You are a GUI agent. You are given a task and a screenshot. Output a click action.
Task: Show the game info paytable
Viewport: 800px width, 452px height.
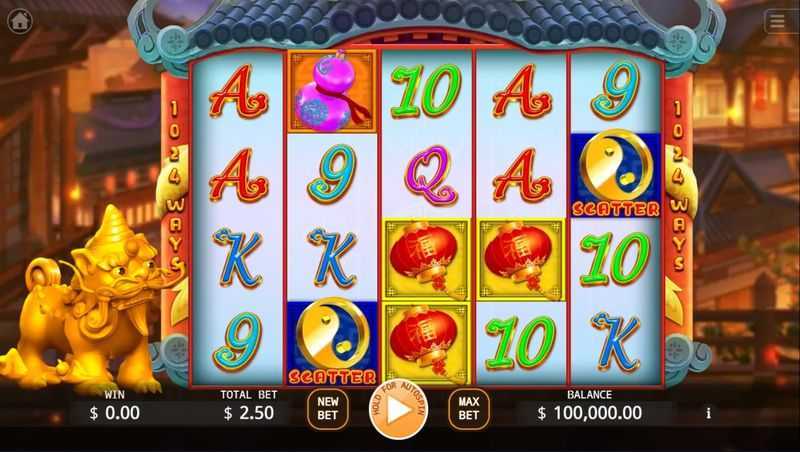pyautogui.click(x=709, y=412)
